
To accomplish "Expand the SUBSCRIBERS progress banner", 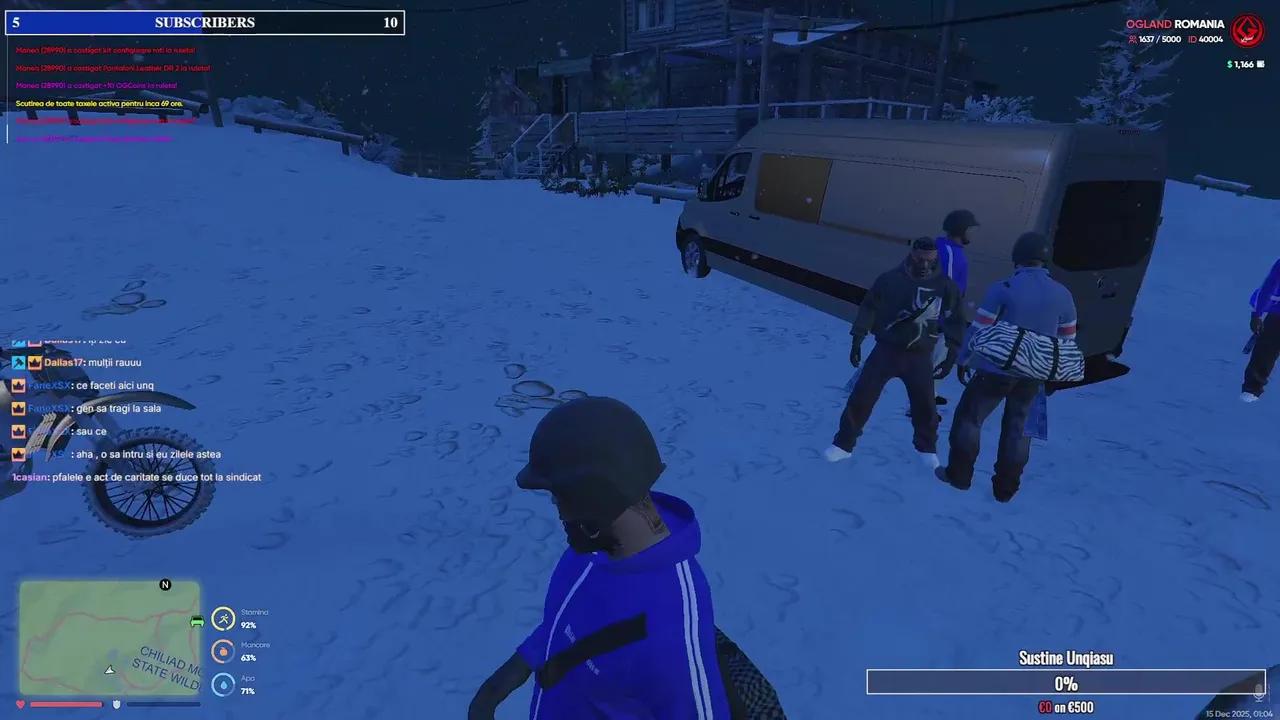I will (x=205, y=22).
